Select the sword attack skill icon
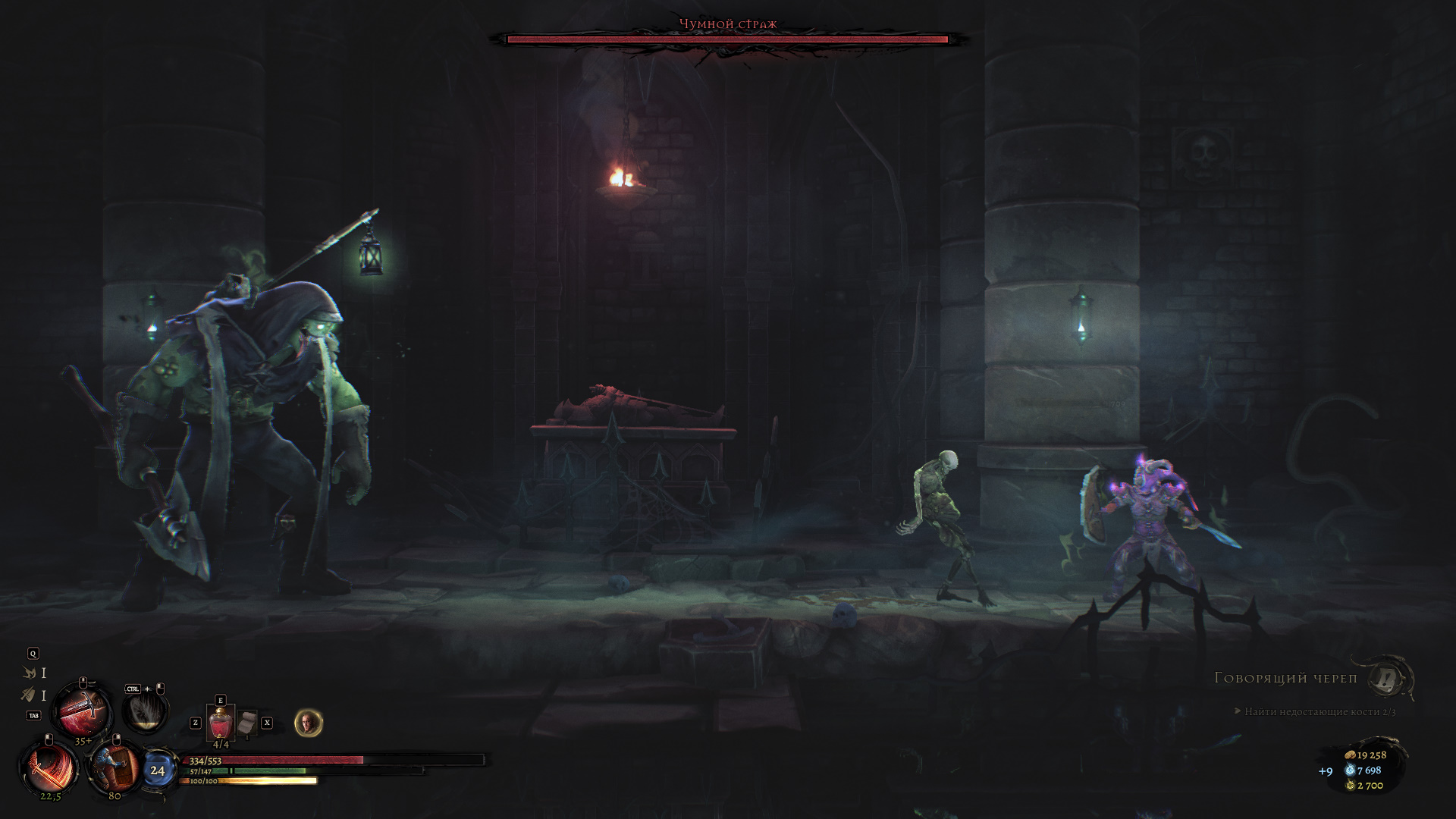This screenshot has width=1456, height=819. (x=82, y=711)
